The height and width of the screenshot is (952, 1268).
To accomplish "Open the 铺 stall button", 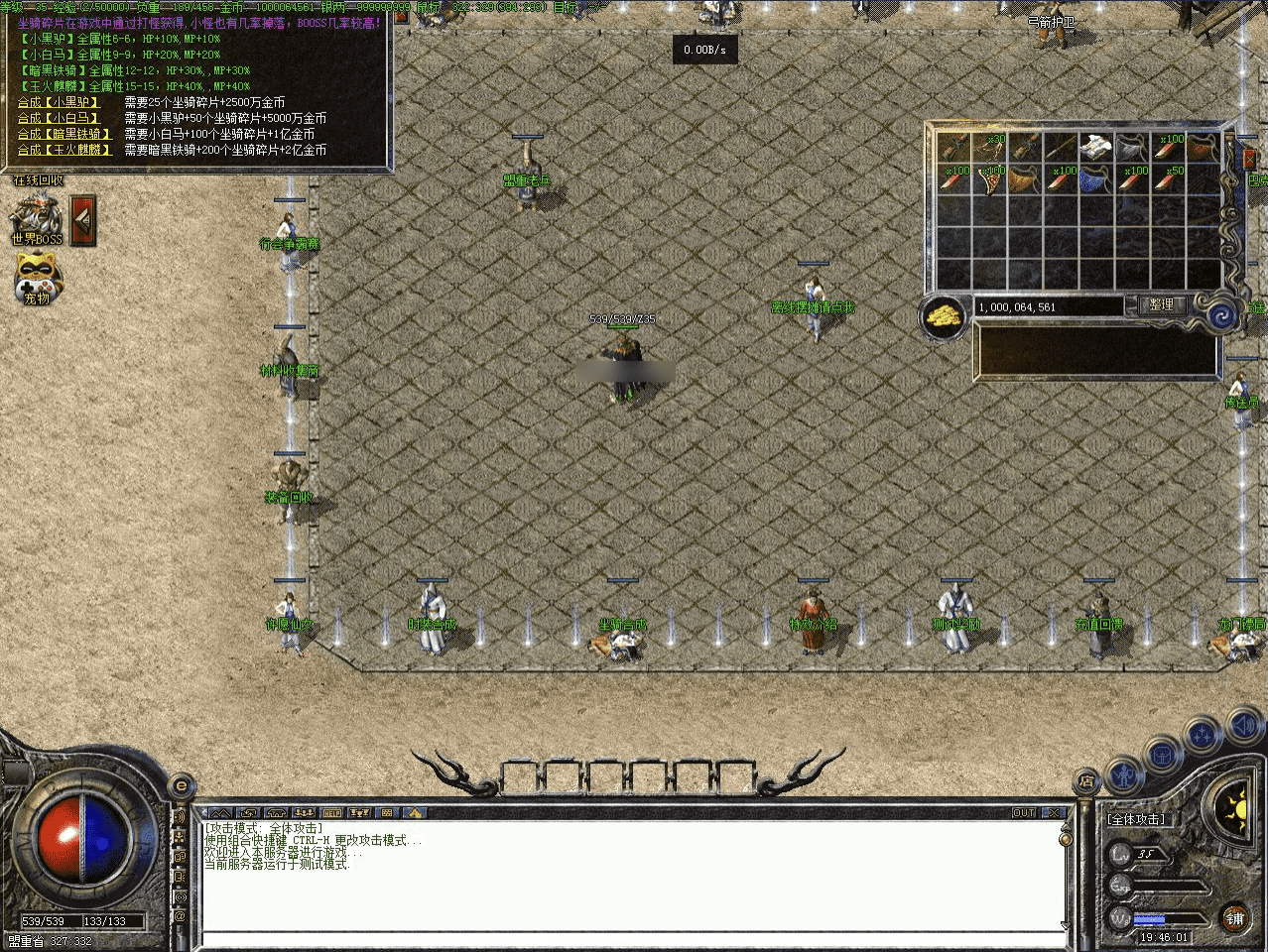I will click(x=1234, y=919).
